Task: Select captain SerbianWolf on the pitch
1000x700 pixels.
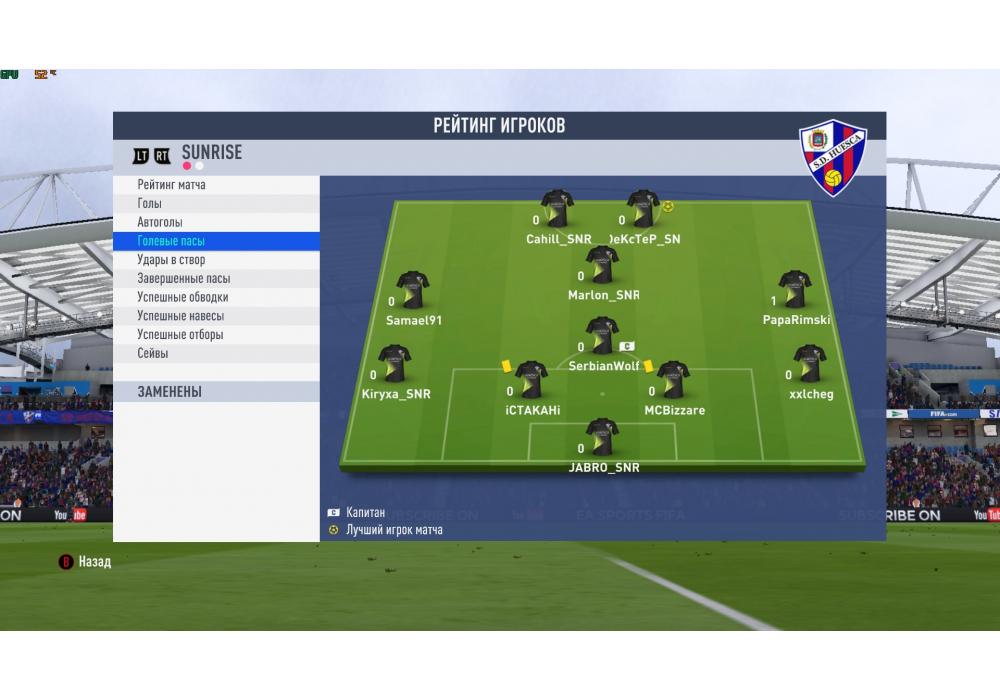Action: (602, 336)
